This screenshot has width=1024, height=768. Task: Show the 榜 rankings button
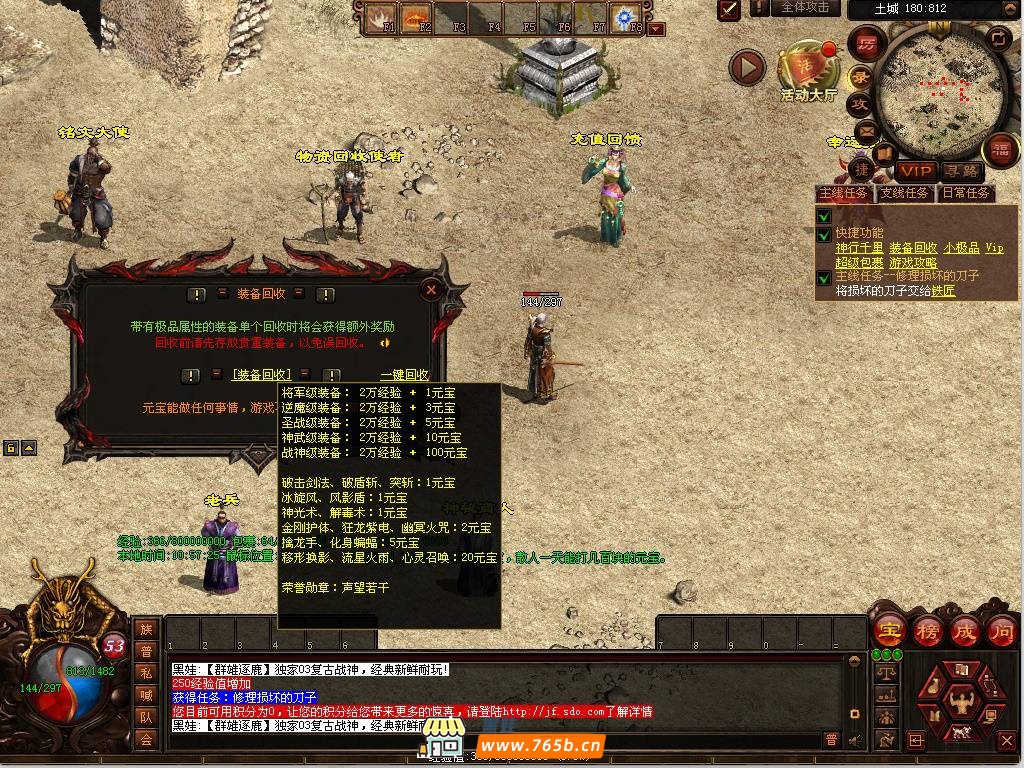(x=926, y=631)
